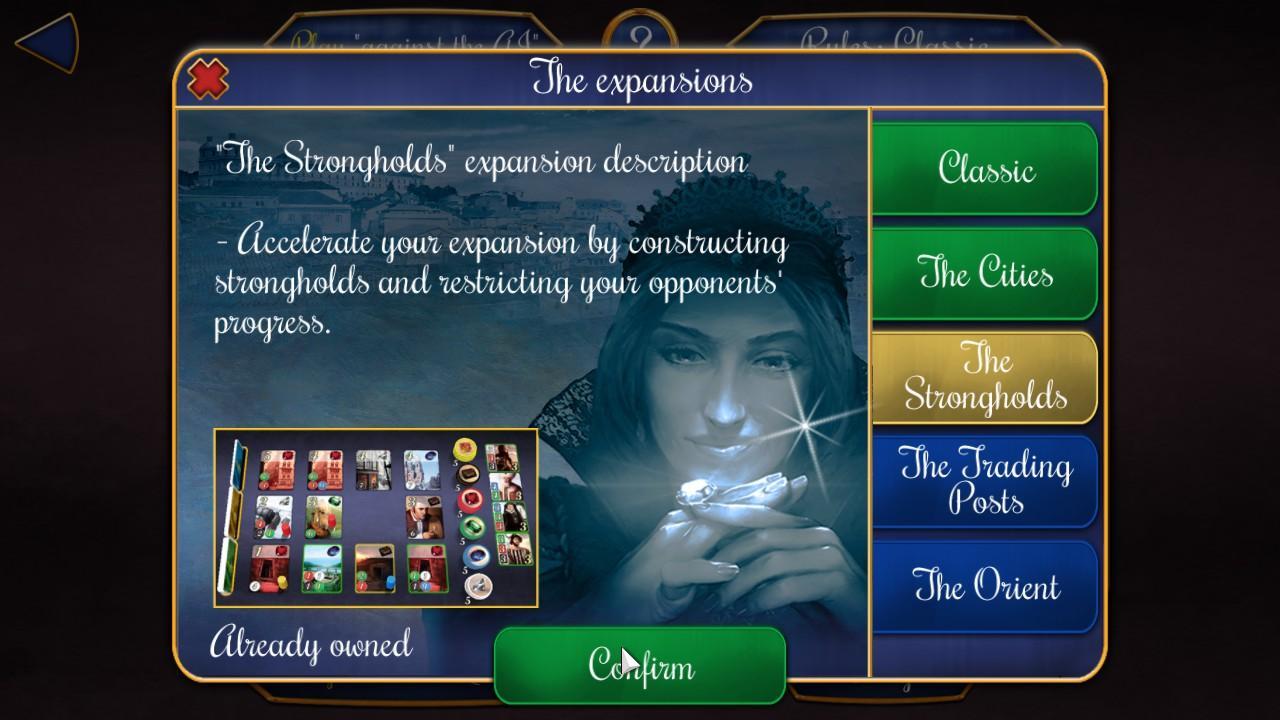View The Orient expansion description
Image resolution: width=1280 pixels, height=720 pixels.
986,587
